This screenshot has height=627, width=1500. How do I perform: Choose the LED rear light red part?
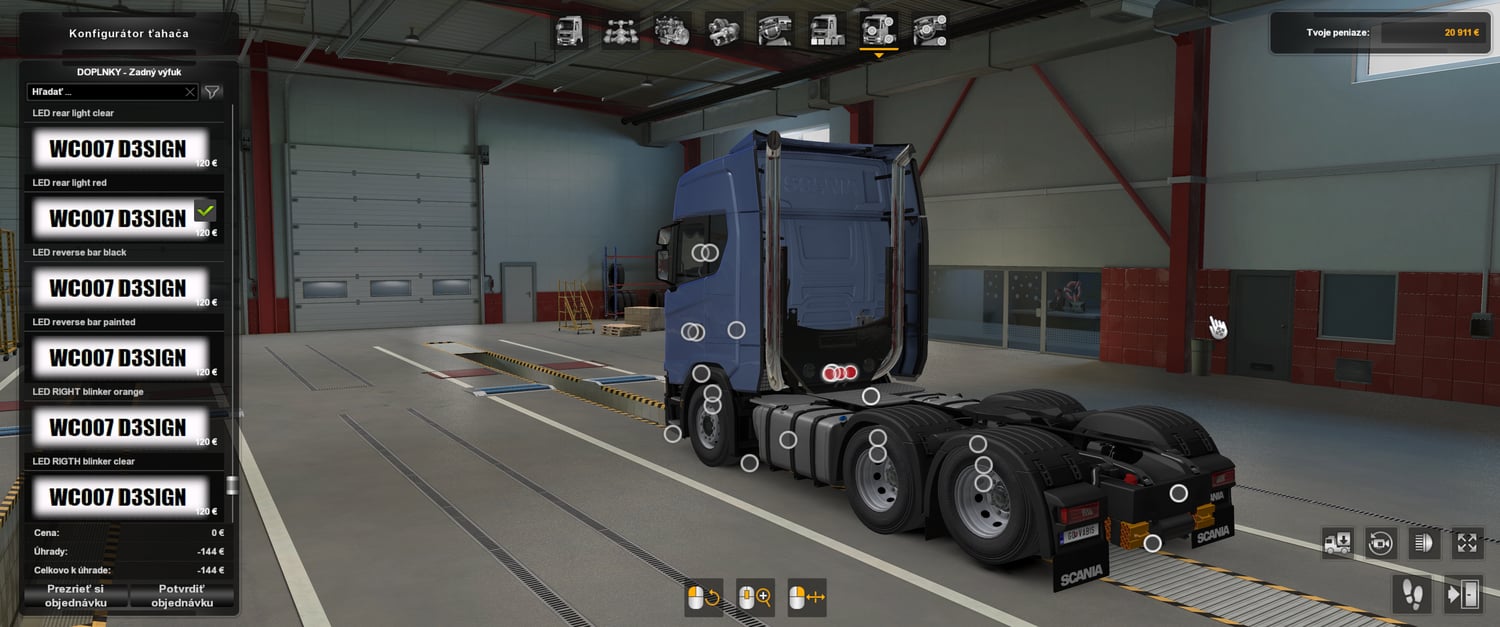point(119,218)
